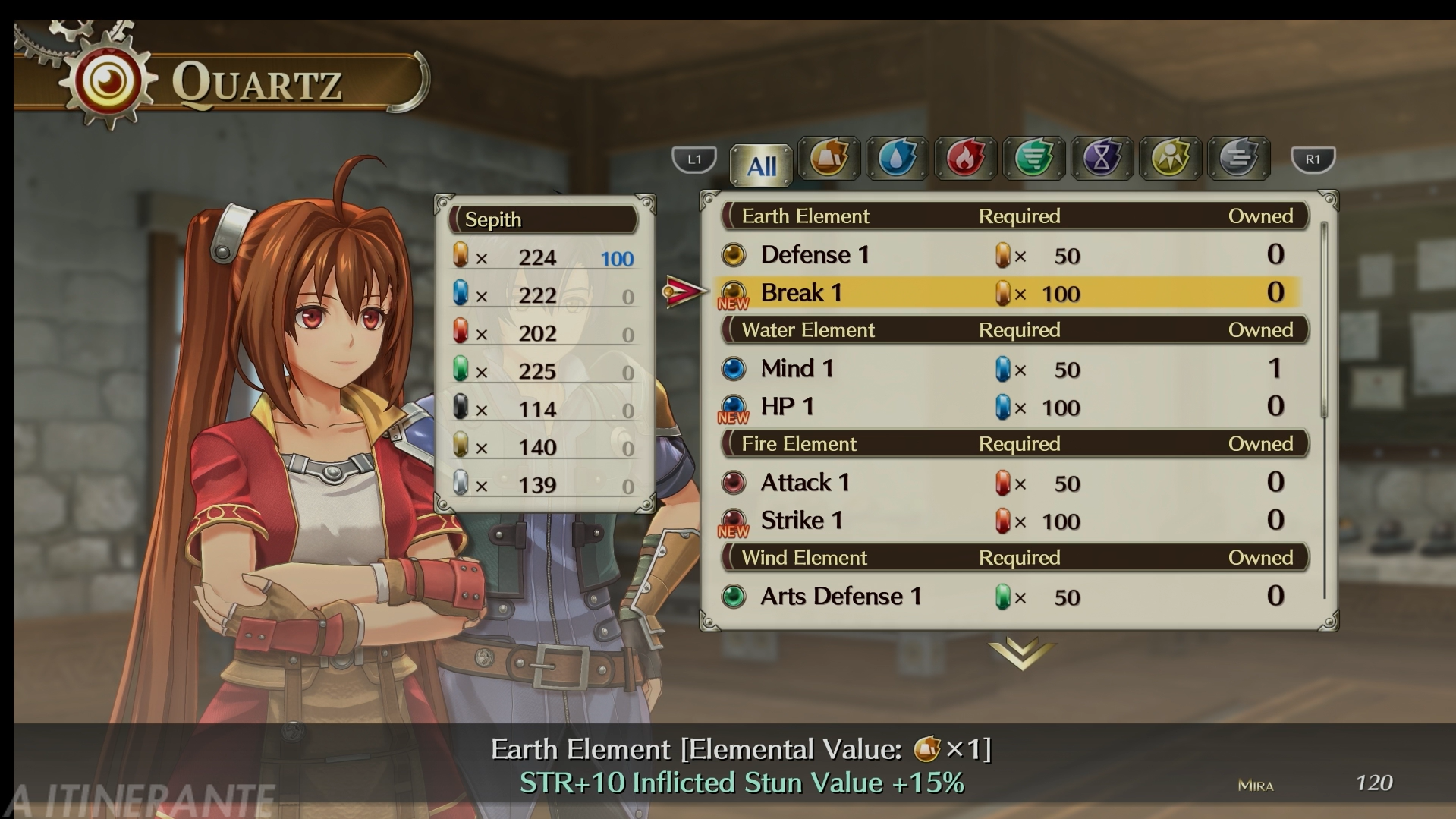Show the Fire element tab

965,159
